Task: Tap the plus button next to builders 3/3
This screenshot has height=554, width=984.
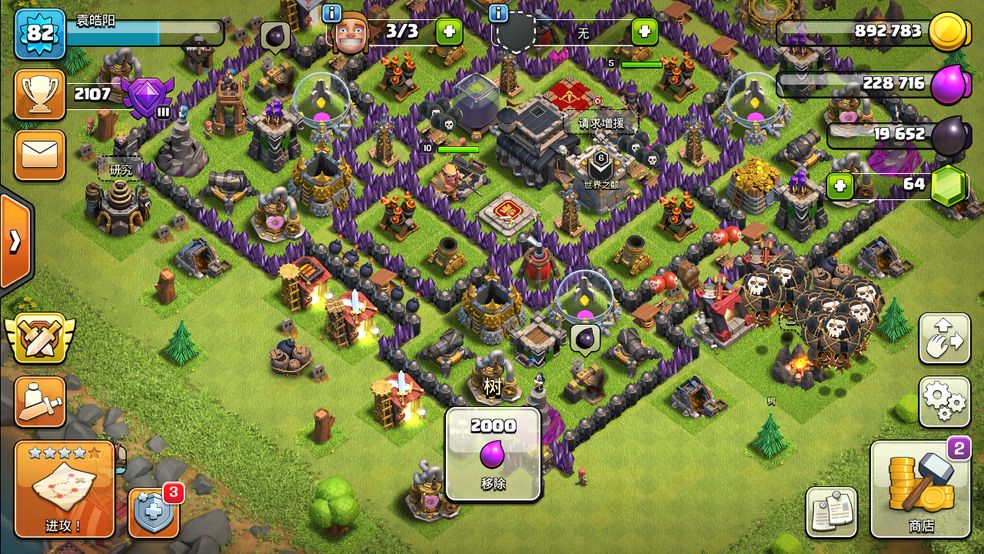Action: [x=448, y=31]
